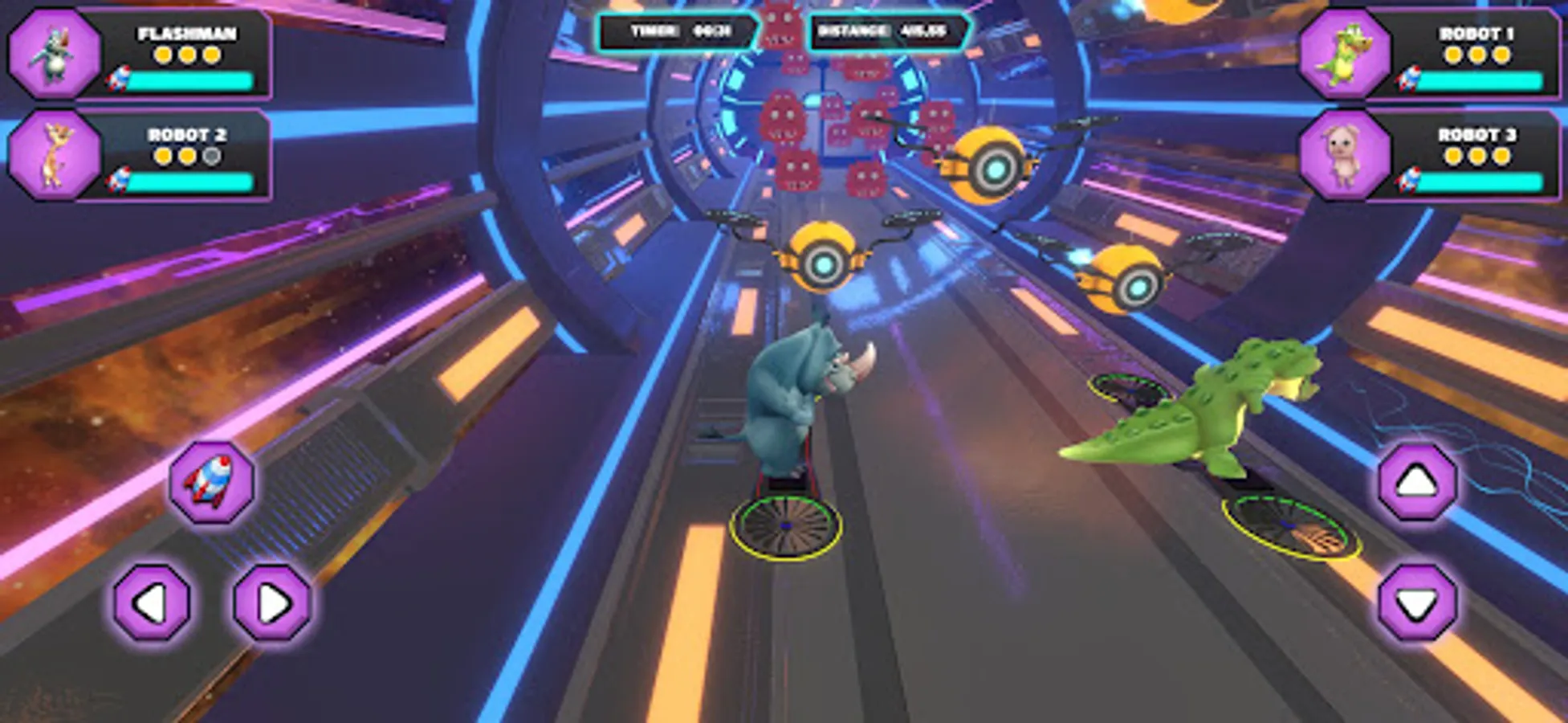Tap Flashman's cyan boost meter
1568x723 pixels.
(193, 80)
